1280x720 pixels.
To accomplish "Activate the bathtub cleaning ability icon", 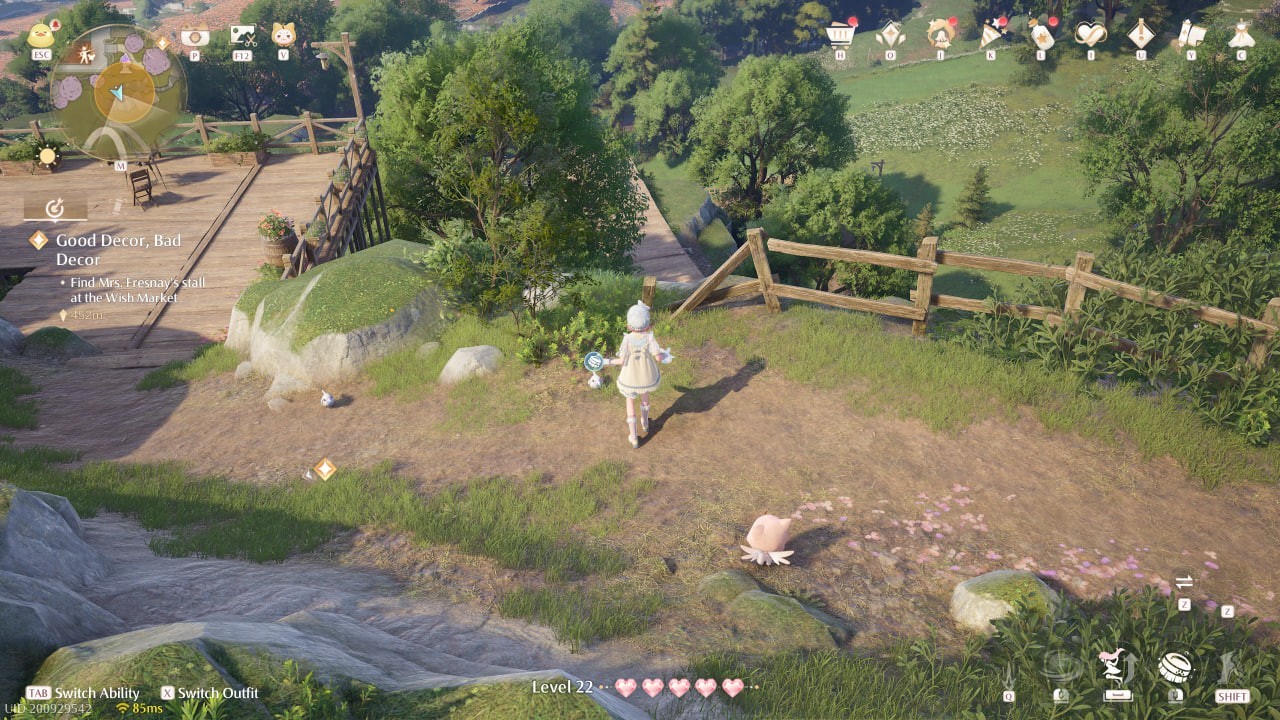I will pyautogui.click(x=1174, y=666).
